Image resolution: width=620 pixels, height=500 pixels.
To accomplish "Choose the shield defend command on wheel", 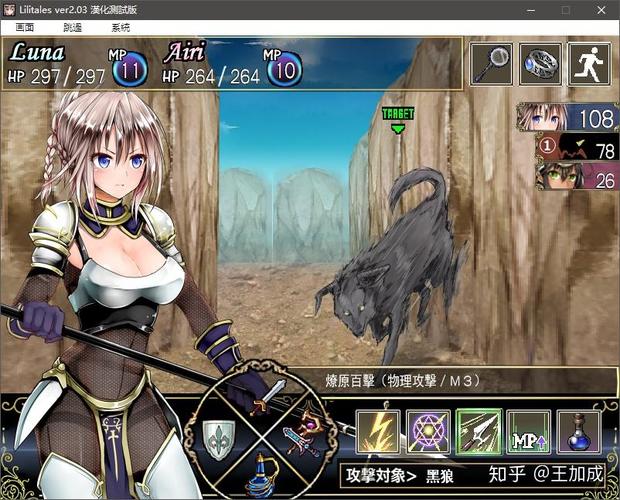I will [x=218, y=436].
